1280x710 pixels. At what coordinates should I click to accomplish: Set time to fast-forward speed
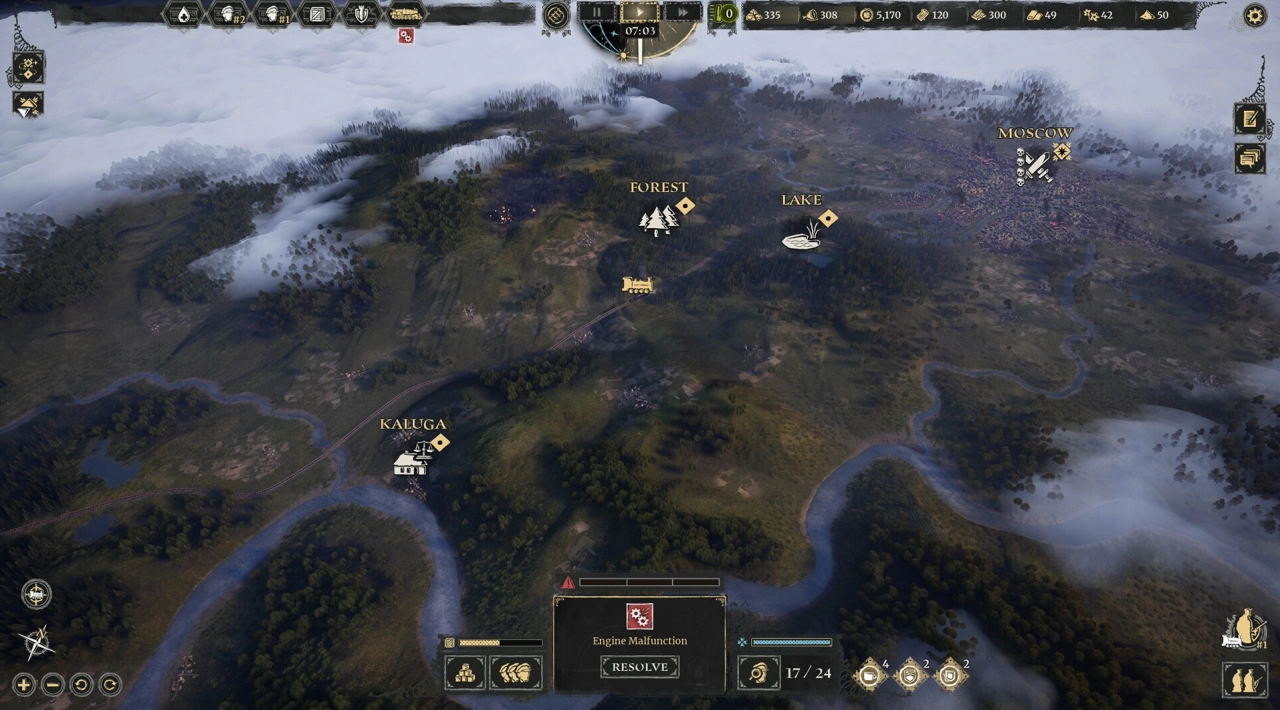(681, 13)
